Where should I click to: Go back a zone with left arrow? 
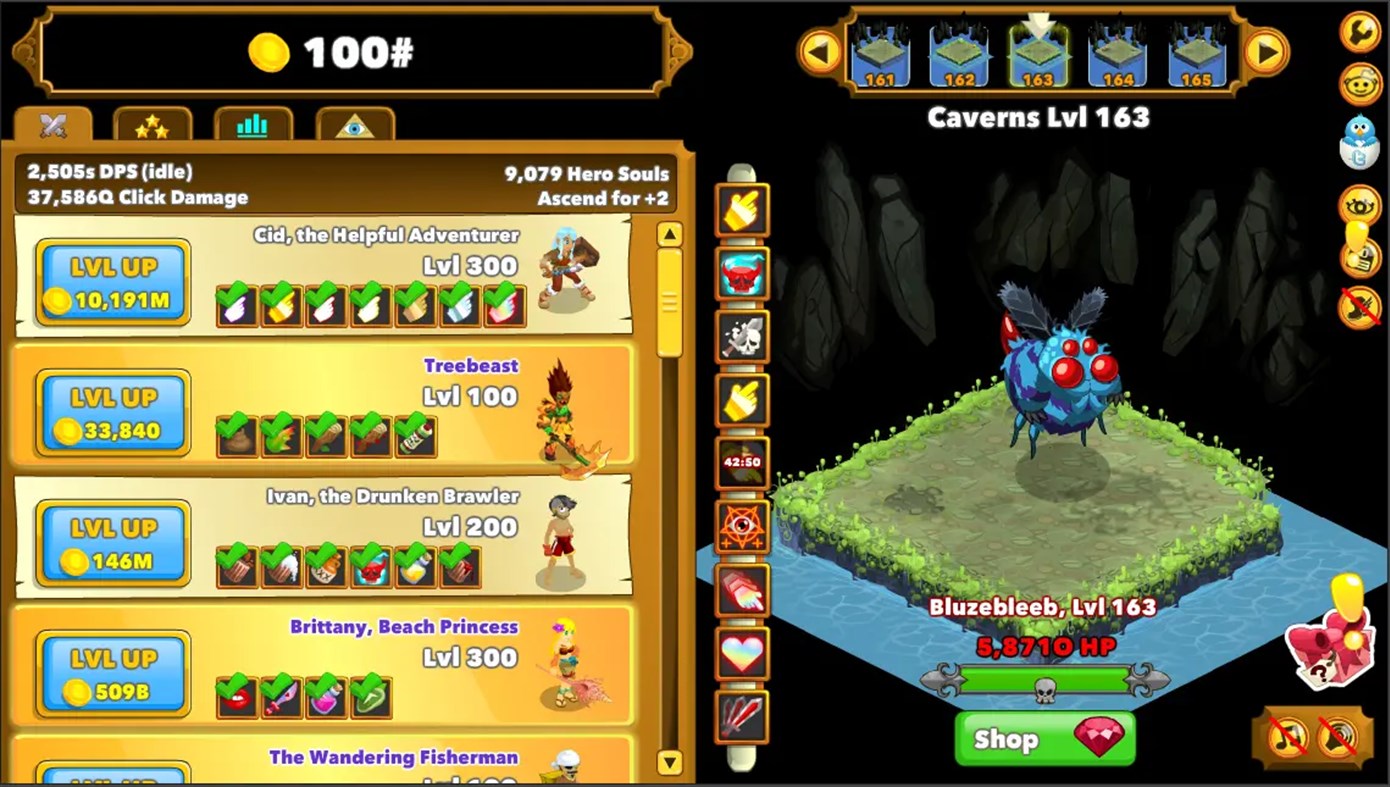(x=821, y=51)
